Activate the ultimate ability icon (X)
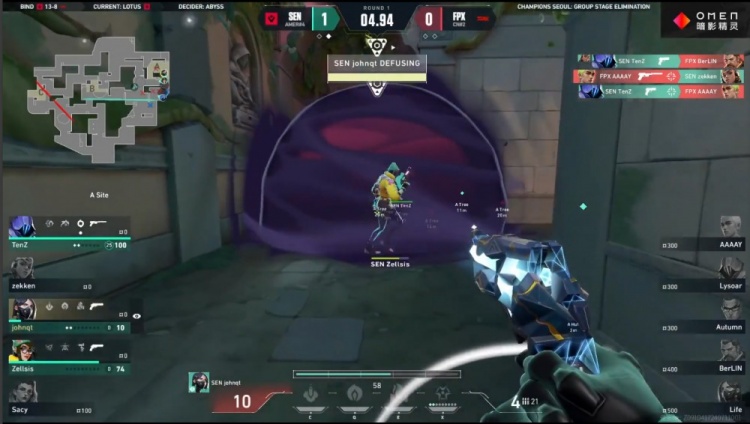 pyautogui.click(x=443, y=394)
